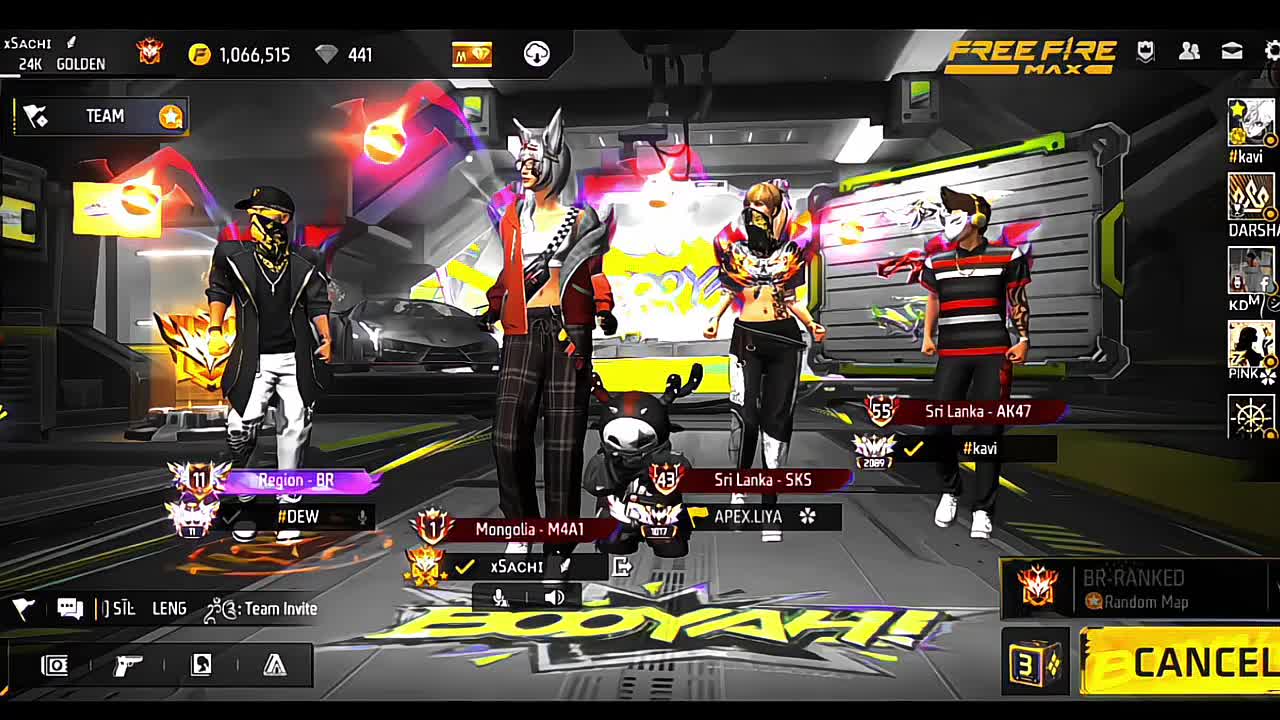Open the diamond currency balance
The height and width of the screenshot is (720, 1280).
pyautogui.click(x=343, y=55)
